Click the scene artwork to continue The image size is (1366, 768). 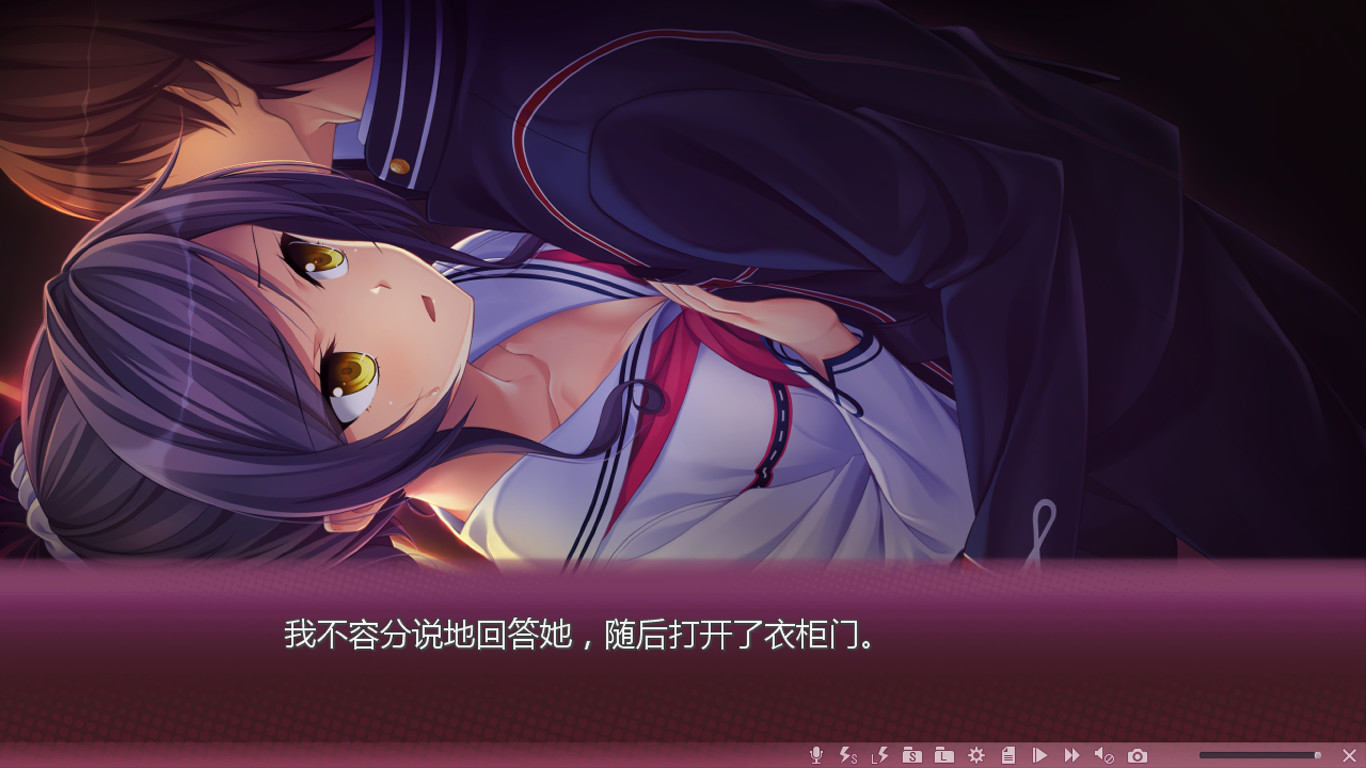(x=683, y=300)
